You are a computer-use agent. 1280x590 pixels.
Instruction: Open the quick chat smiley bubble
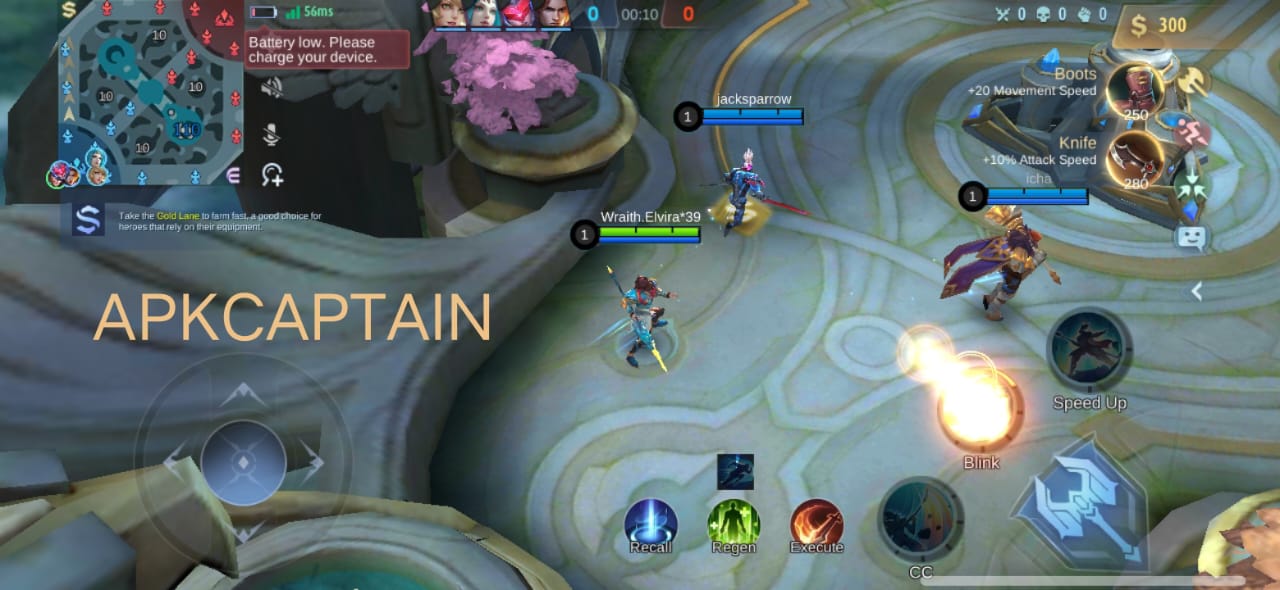click(x=1191, y=238)
